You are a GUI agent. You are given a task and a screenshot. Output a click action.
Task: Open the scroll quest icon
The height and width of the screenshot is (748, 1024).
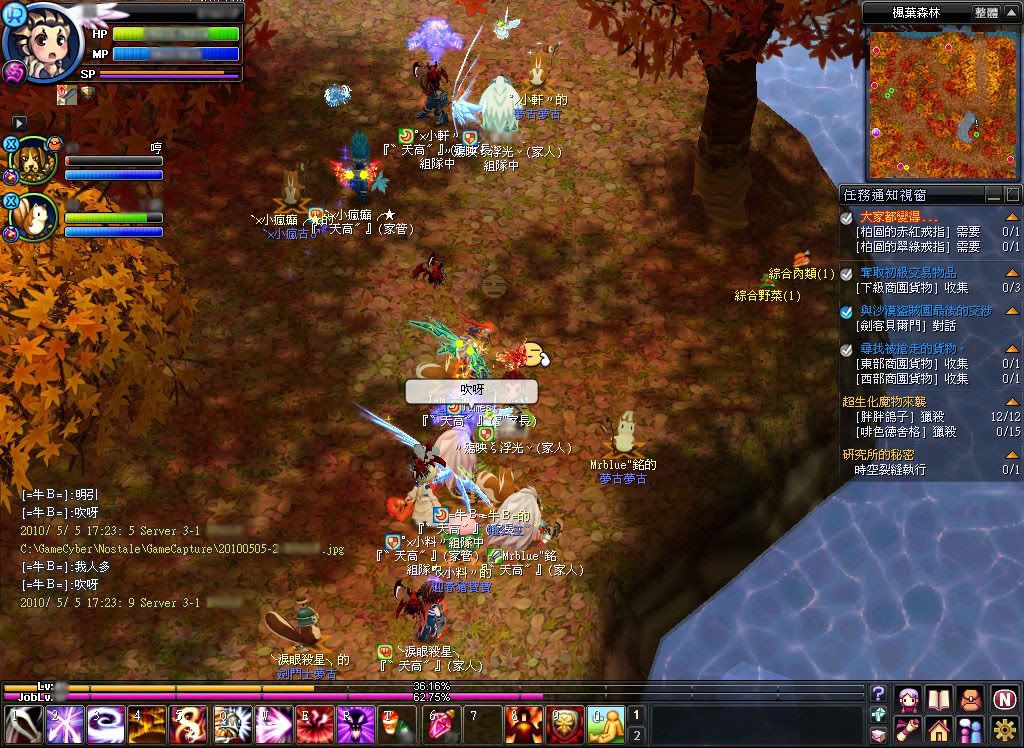tap(909, 729)
